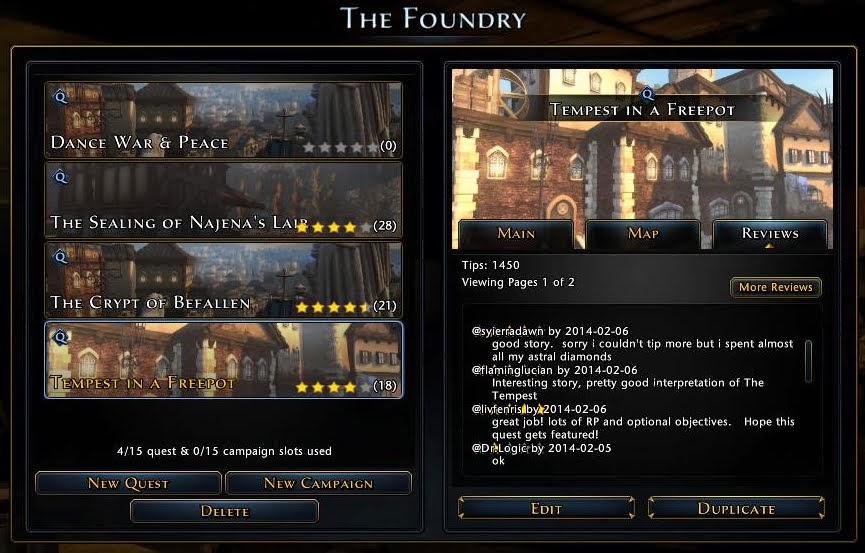This screenshot has height=553, width=865.
Task: Delete the selected quest
Action: [224, 511]
